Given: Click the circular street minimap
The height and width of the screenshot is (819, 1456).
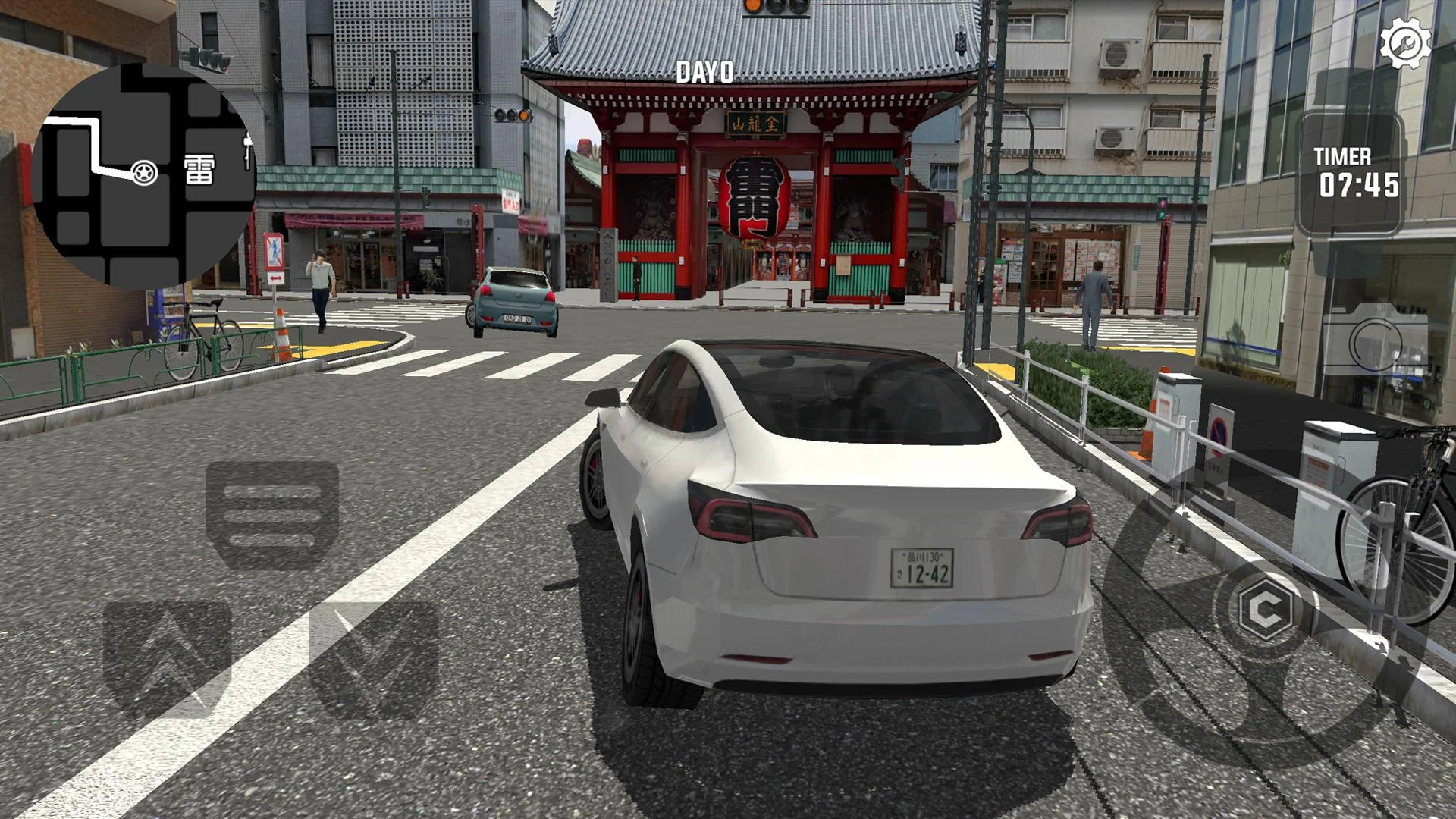Looking at the screenshot, I should coord(144,176).
